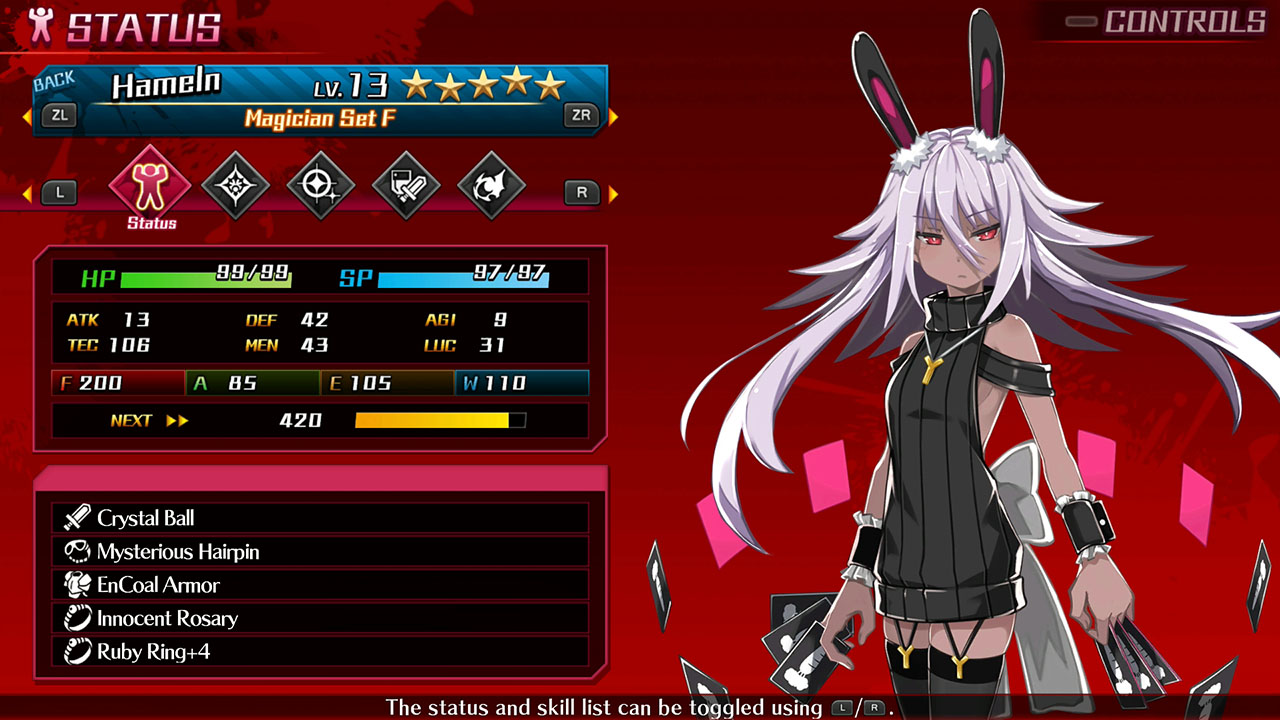Open the equipment icon showing glove and sword
1280x720 pixels.
(404, 182)
